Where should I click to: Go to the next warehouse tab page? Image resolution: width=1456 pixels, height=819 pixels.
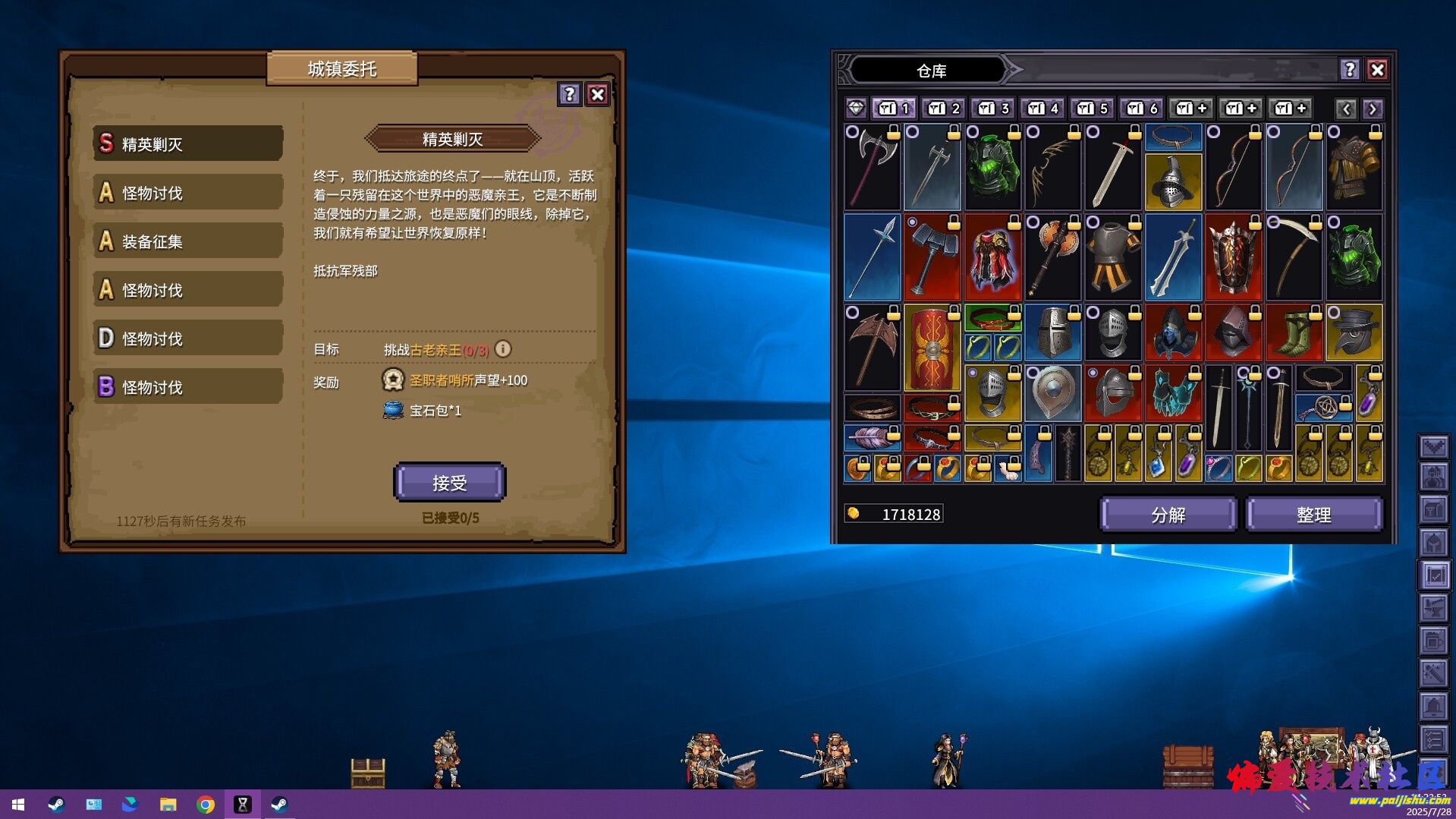tap(1373, 109)
